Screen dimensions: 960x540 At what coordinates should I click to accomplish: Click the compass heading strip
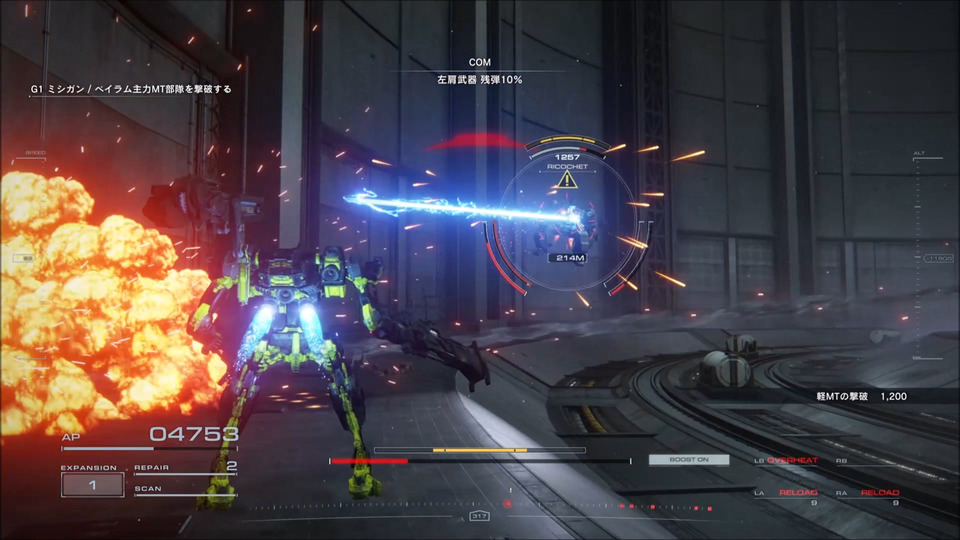click(480, 515)
